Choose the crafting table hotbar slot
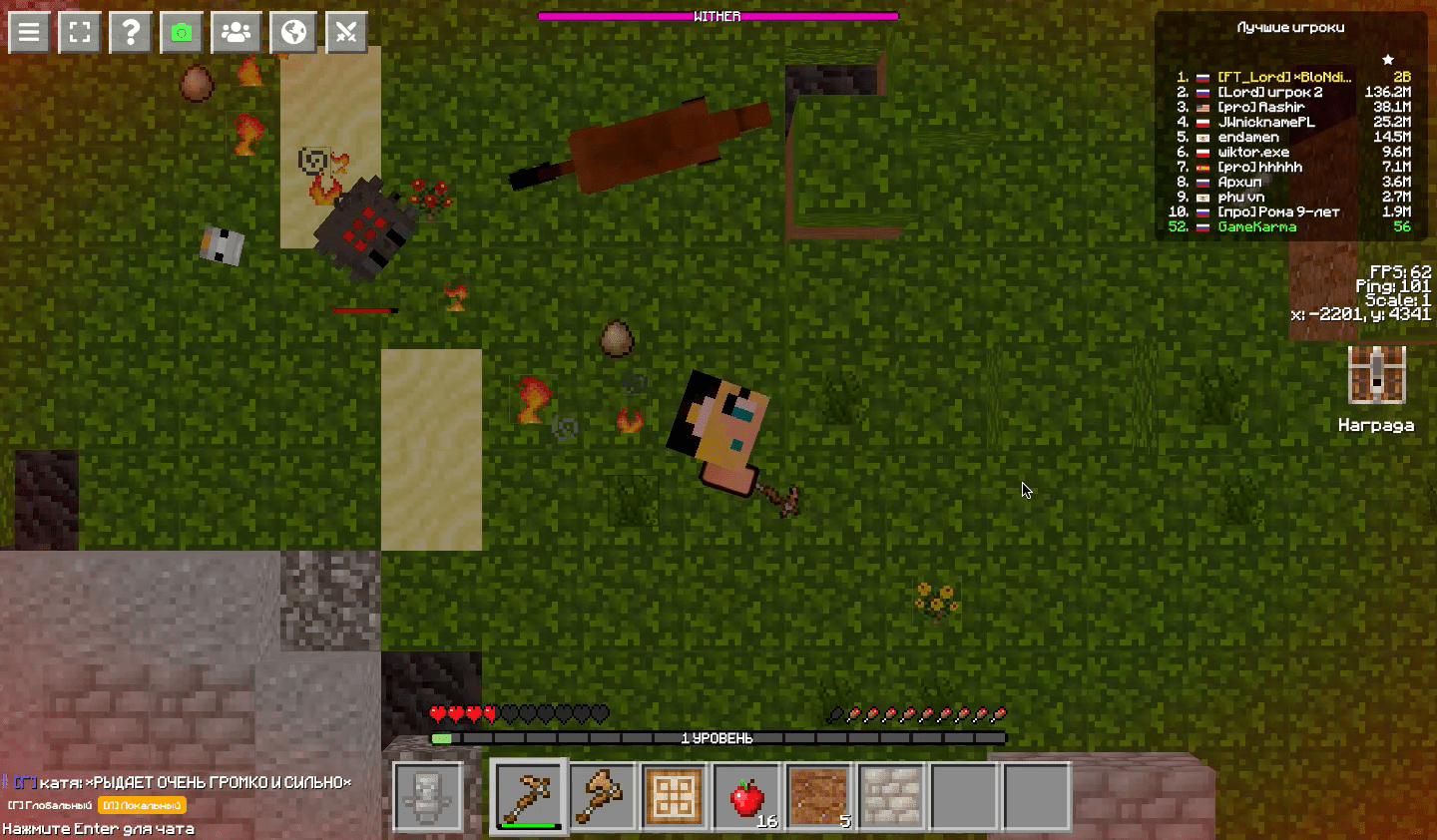 (674, 796)
